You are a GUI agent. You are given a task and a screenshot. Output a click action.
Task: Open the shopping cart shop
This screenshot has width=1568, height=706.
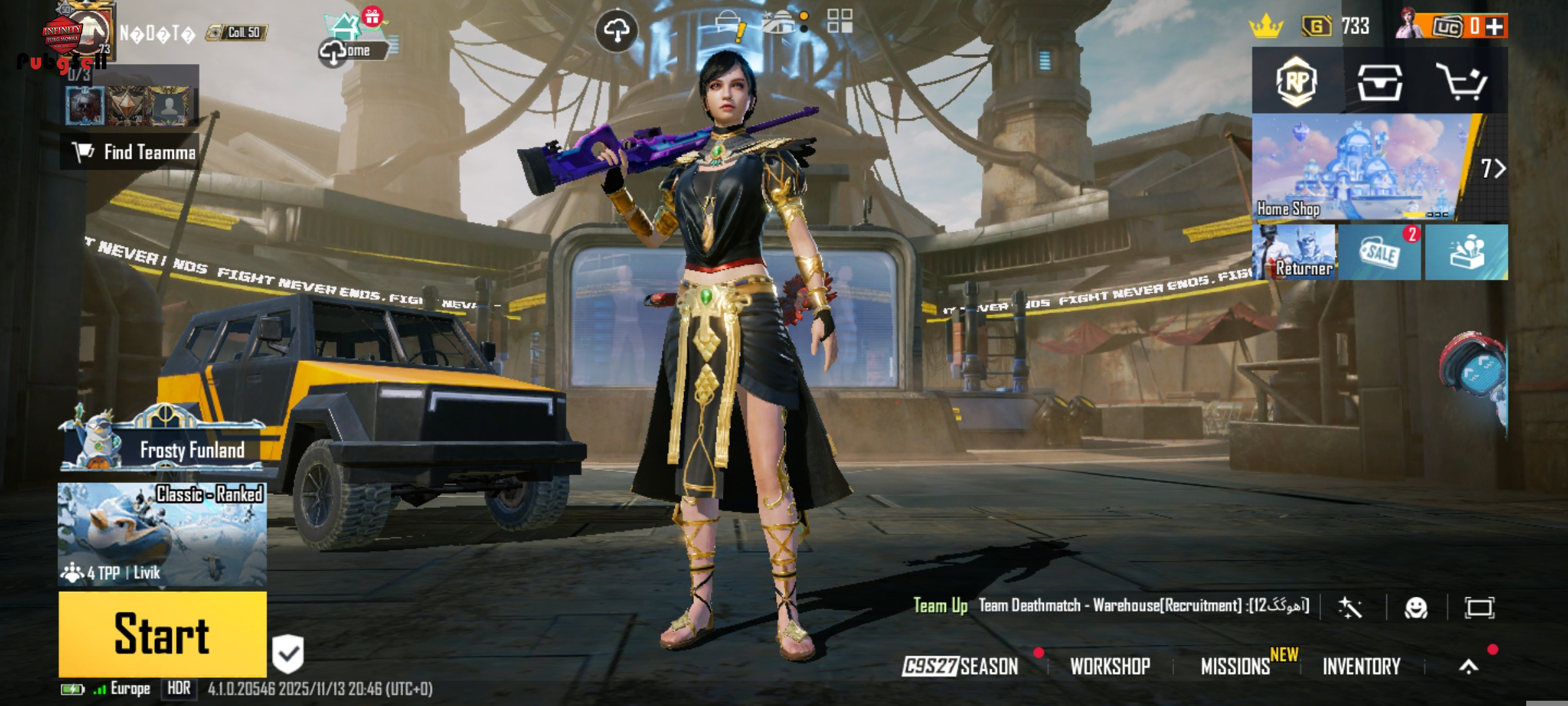(1462, 82)
